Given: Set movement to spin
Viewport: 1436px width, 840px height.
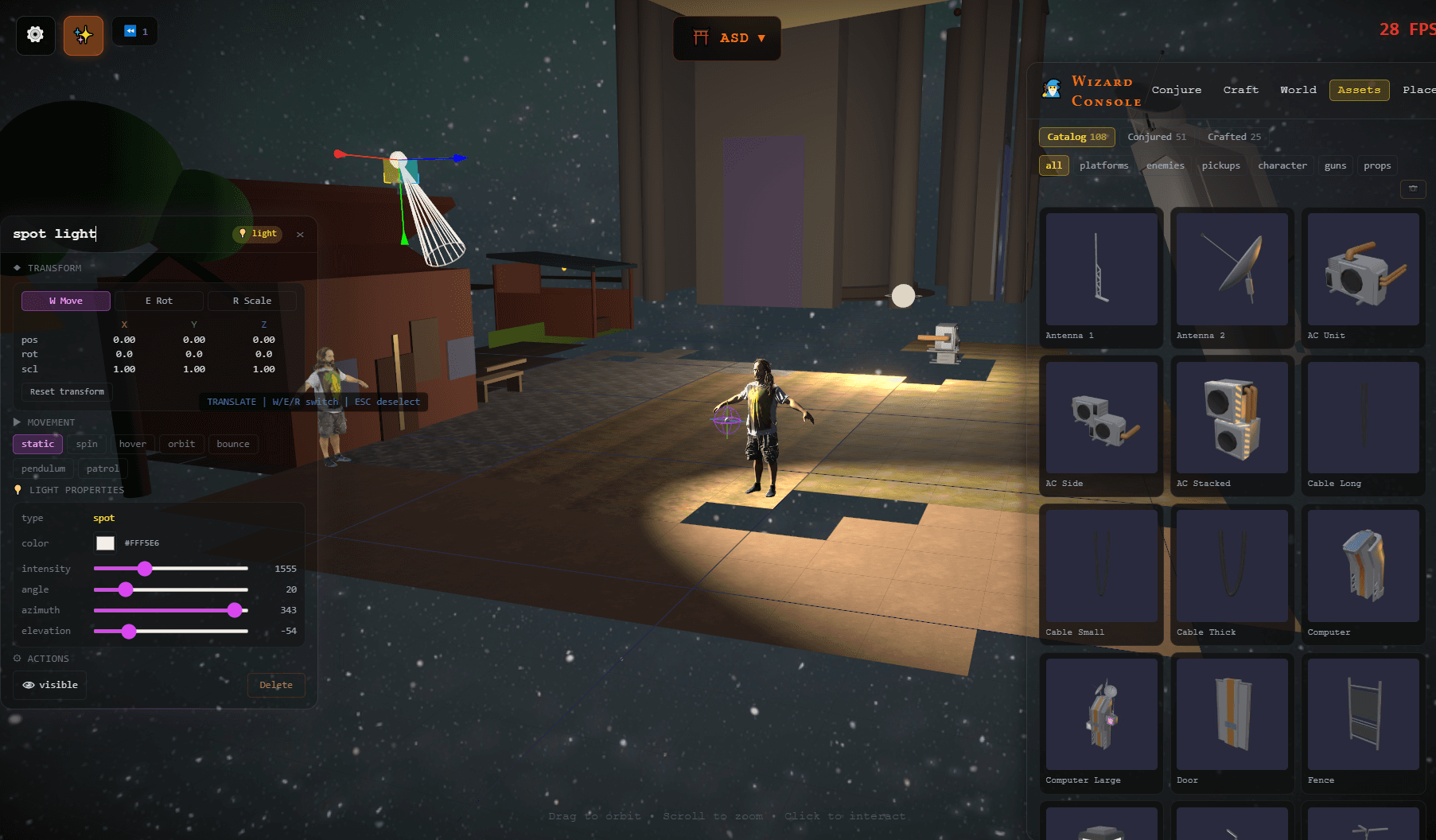Looking at the screenshot, I should pyautogui.click(x=87, y=444).
